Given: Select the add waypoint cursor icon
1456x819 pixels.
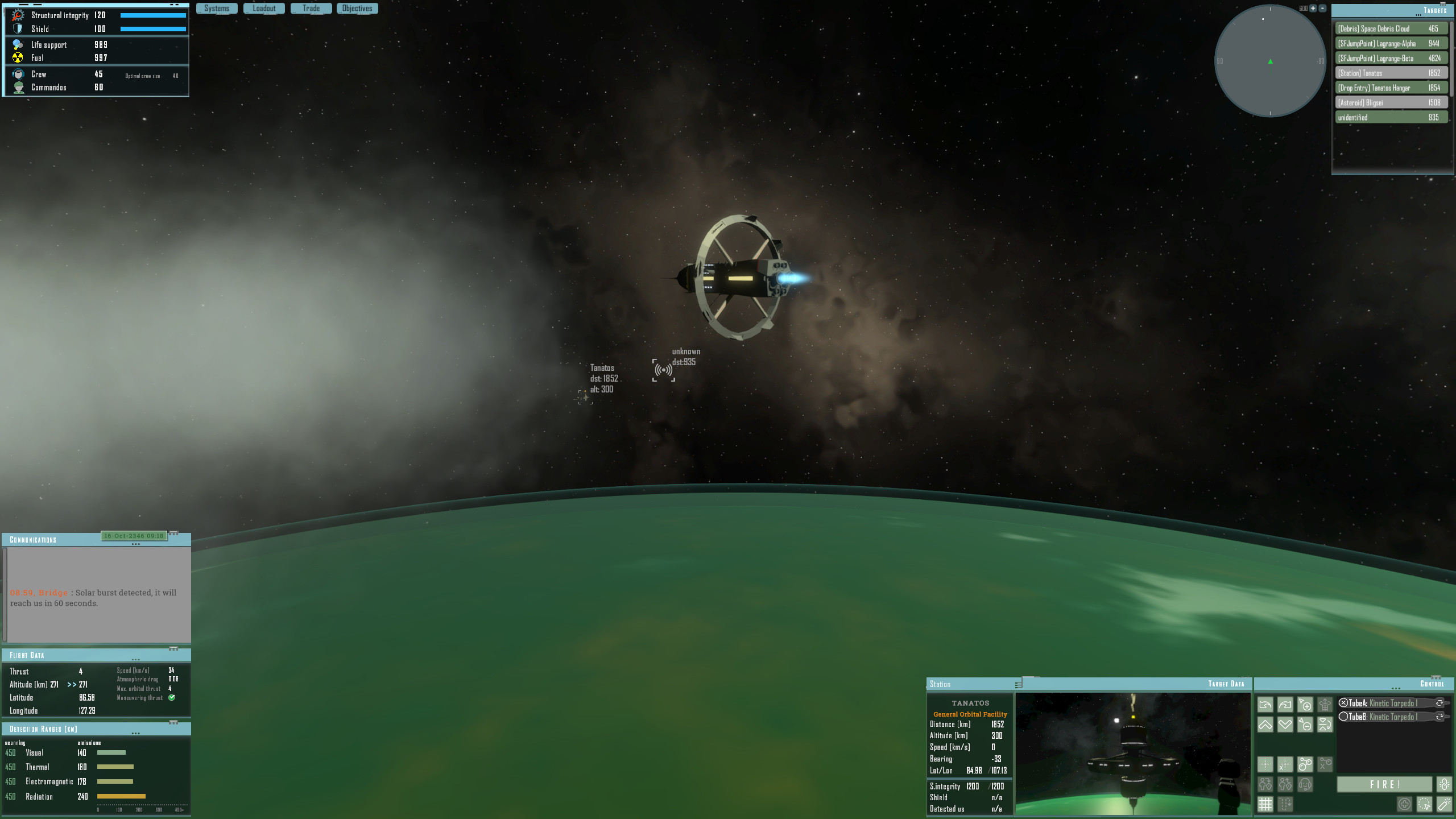Looking at the screenshot, I should [1305, 705].
